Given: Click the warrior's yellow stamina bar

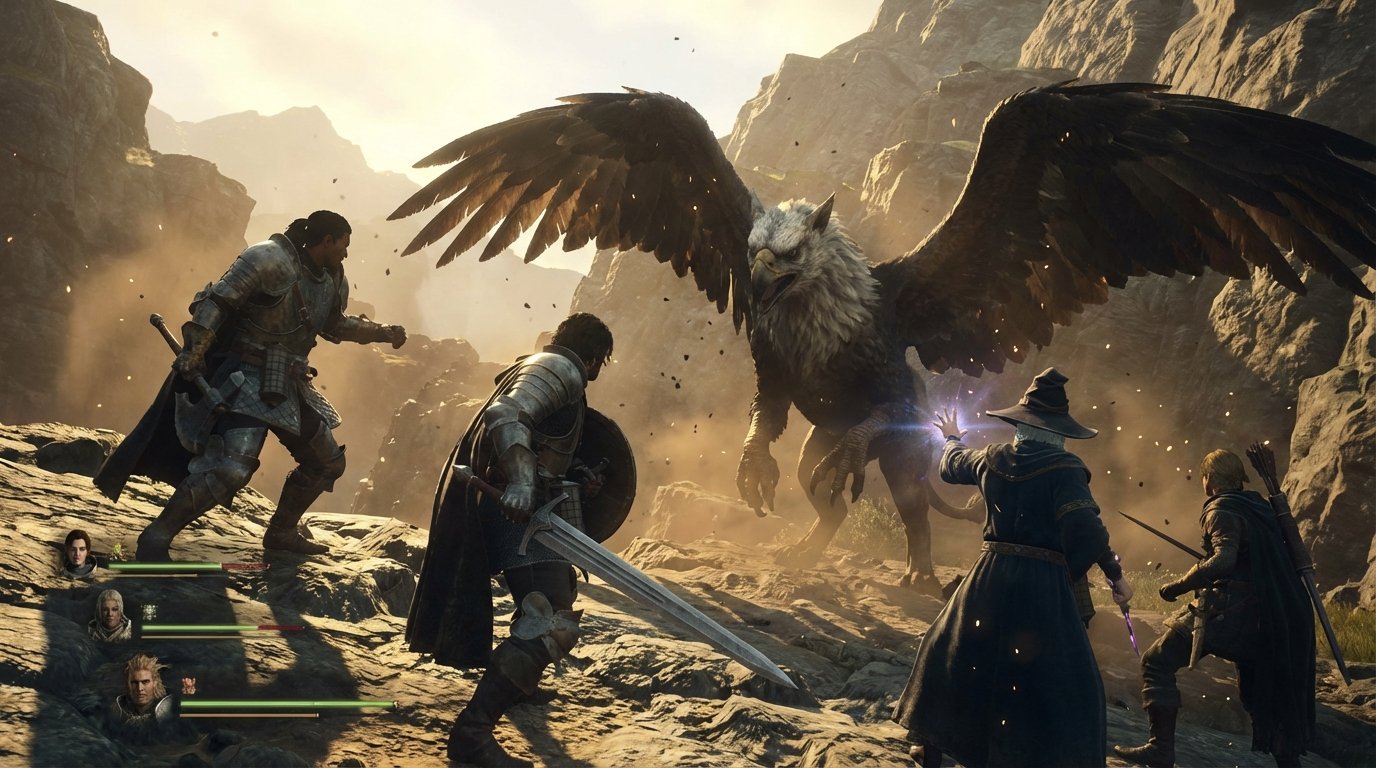Looking at the screenshot, I should click(x=248, y=713).
